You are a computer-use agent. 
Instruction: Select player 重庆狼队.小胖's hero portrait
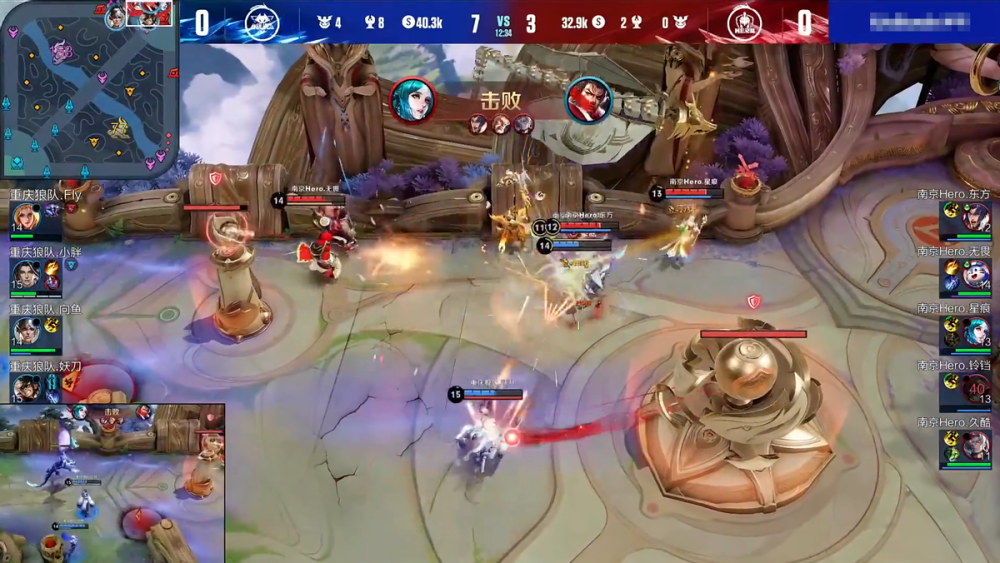(x=26, y=274)
